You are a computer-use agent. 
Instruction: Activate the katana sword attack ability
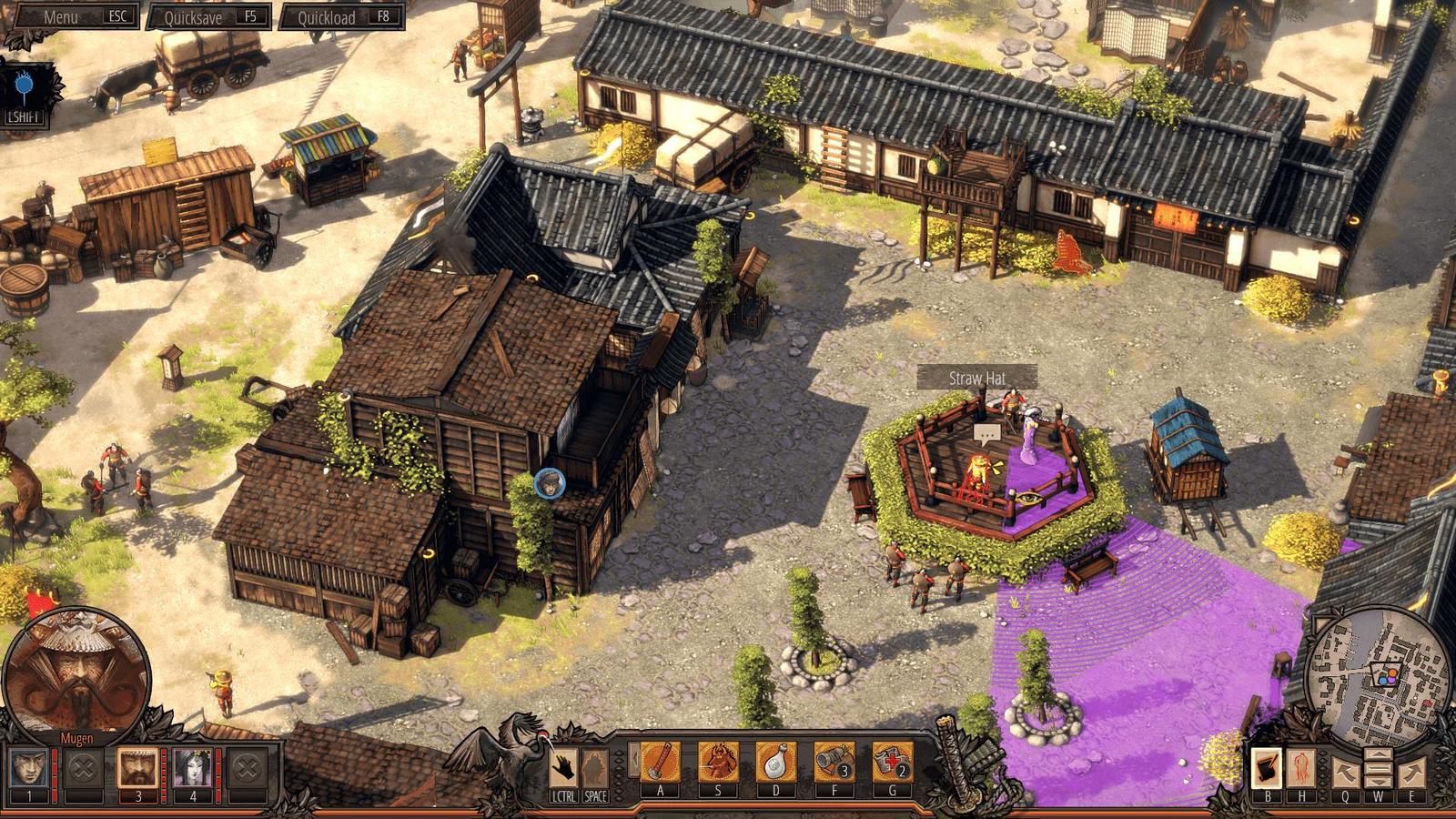pyautogui.click(x=661, y=762)
